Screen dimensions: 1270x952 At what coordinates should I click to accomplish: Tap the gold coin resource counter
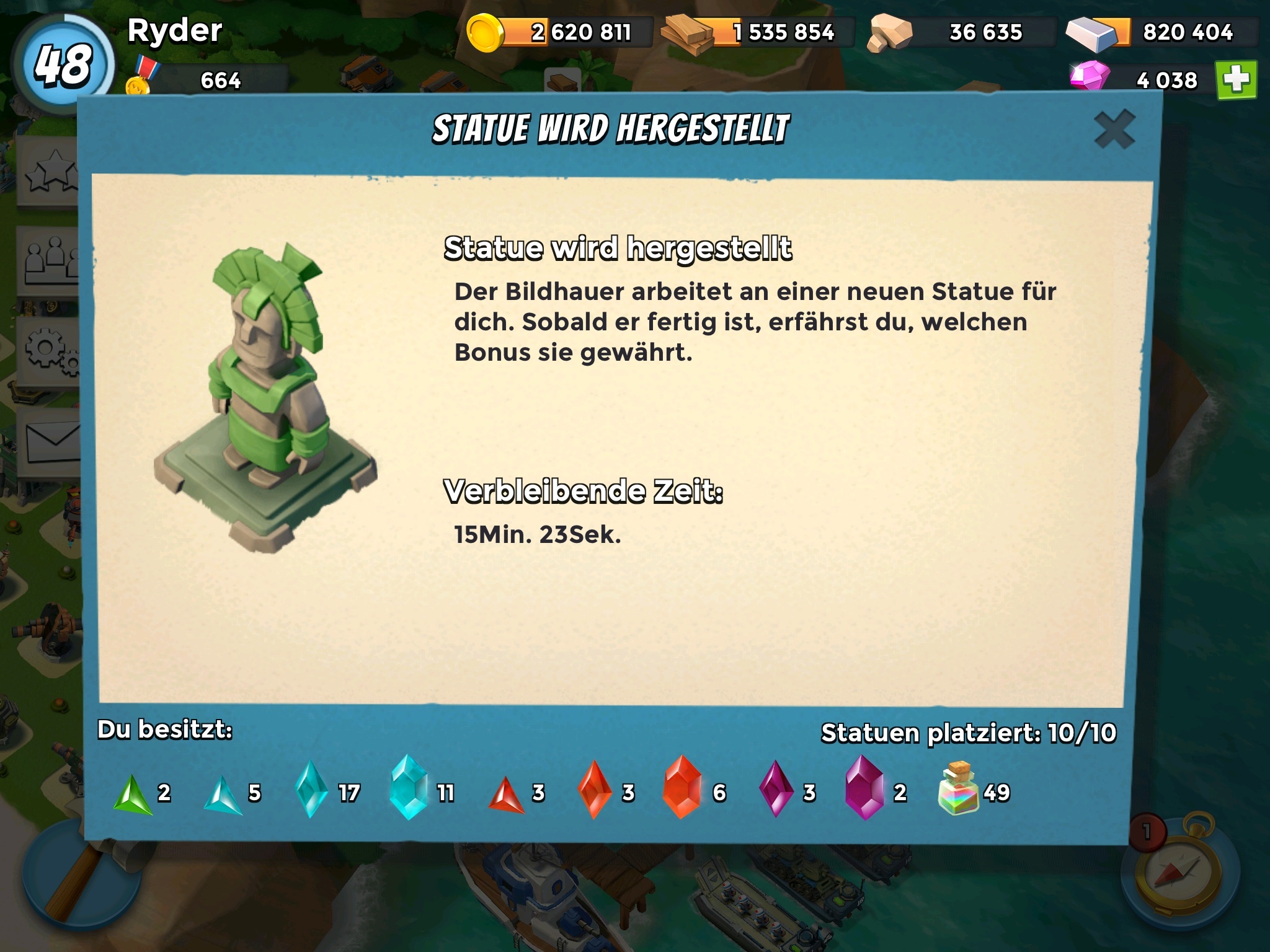coord(558,32)
